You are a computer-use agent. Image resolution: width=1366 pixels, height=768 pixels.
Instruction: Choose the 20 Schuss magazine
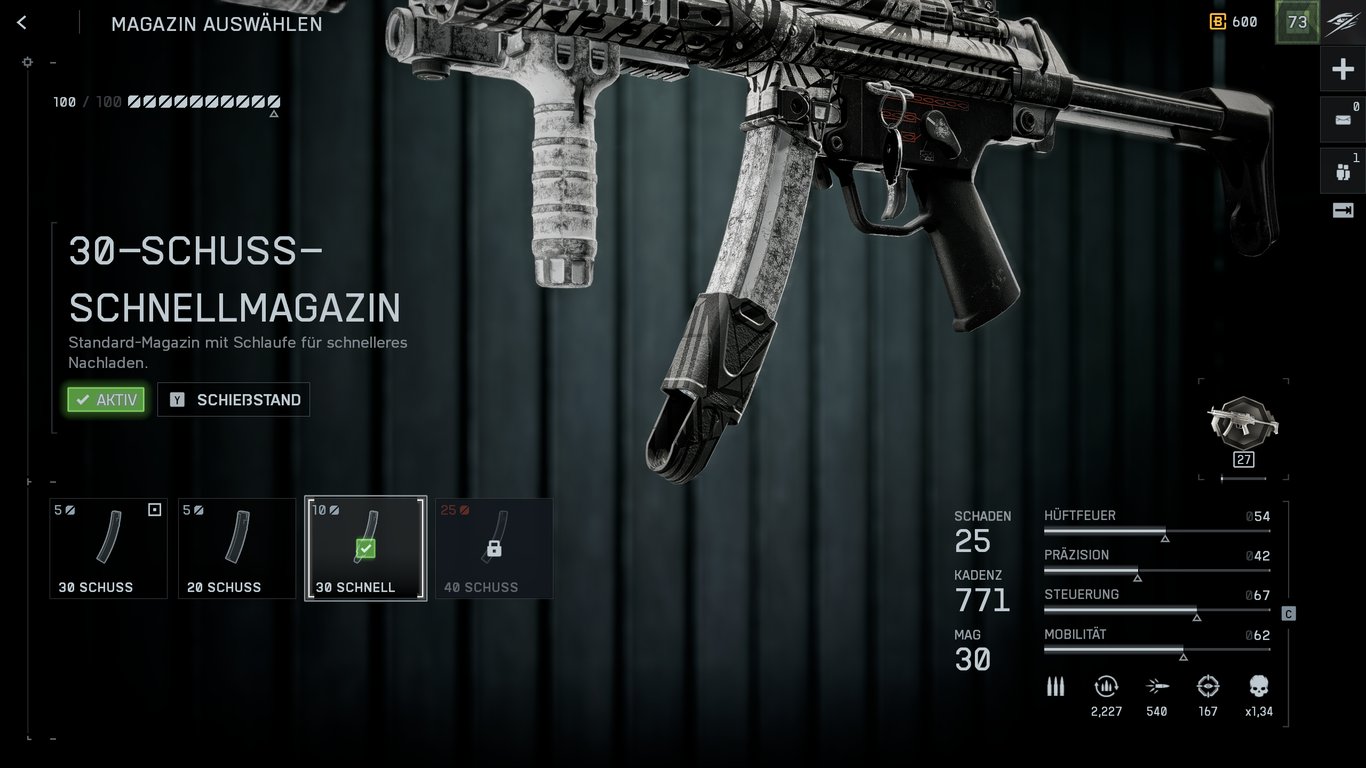click(237, 548)
